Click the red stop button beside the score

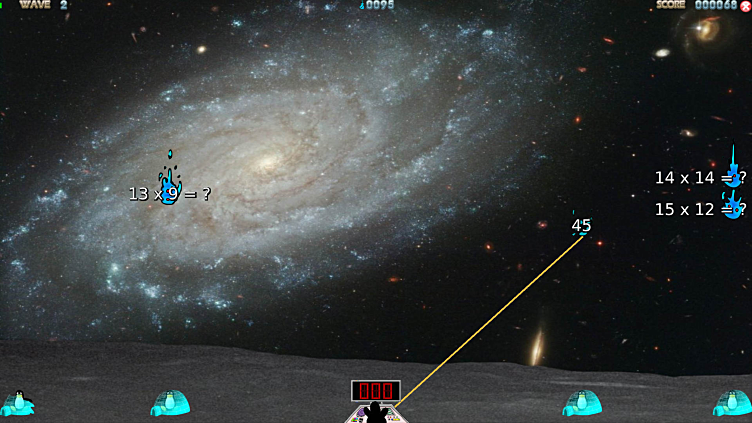(745, 6)
